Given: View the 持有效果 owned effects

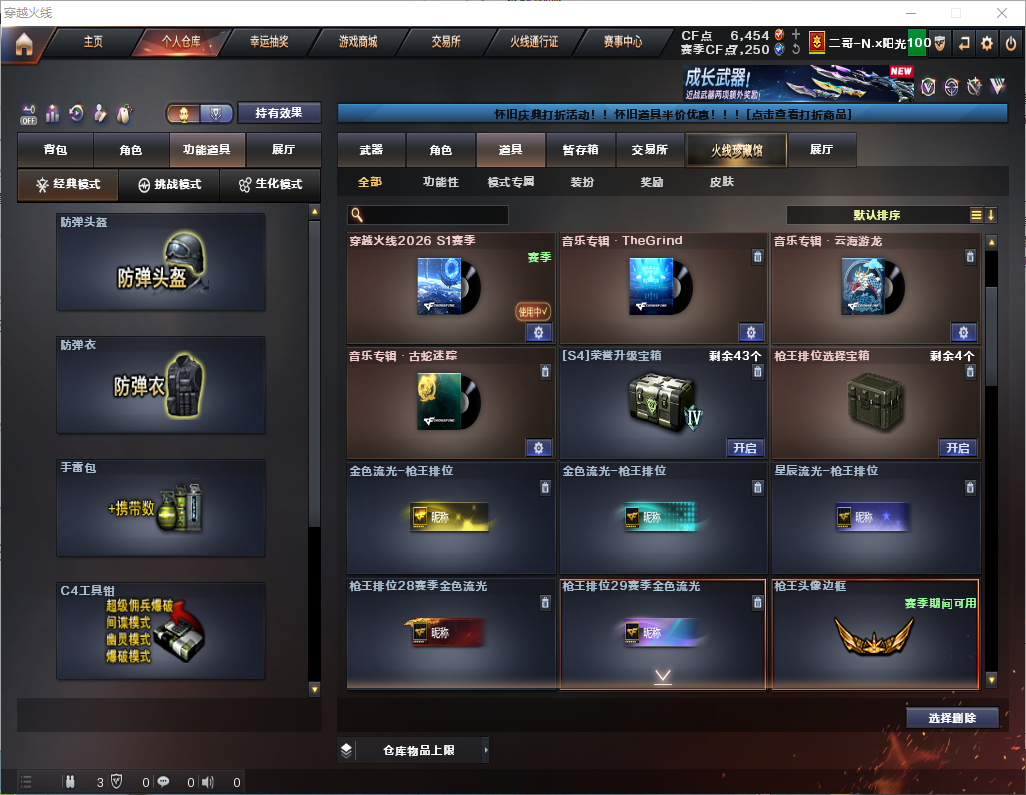Looking at the screenshot, I should click(279, 113).
